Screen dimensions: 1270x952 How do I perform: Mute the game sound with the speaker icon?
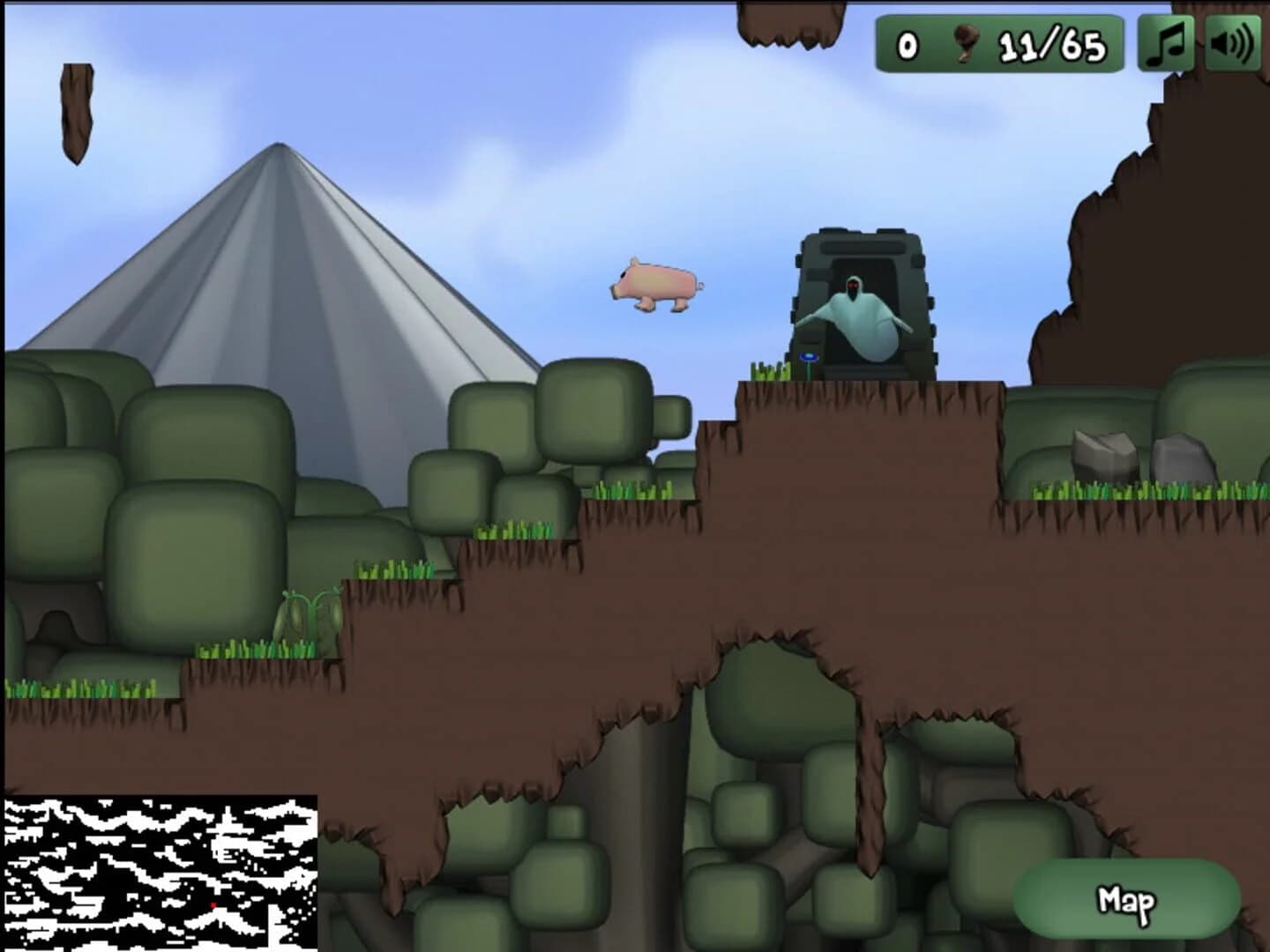click(x=1233, y=42)
